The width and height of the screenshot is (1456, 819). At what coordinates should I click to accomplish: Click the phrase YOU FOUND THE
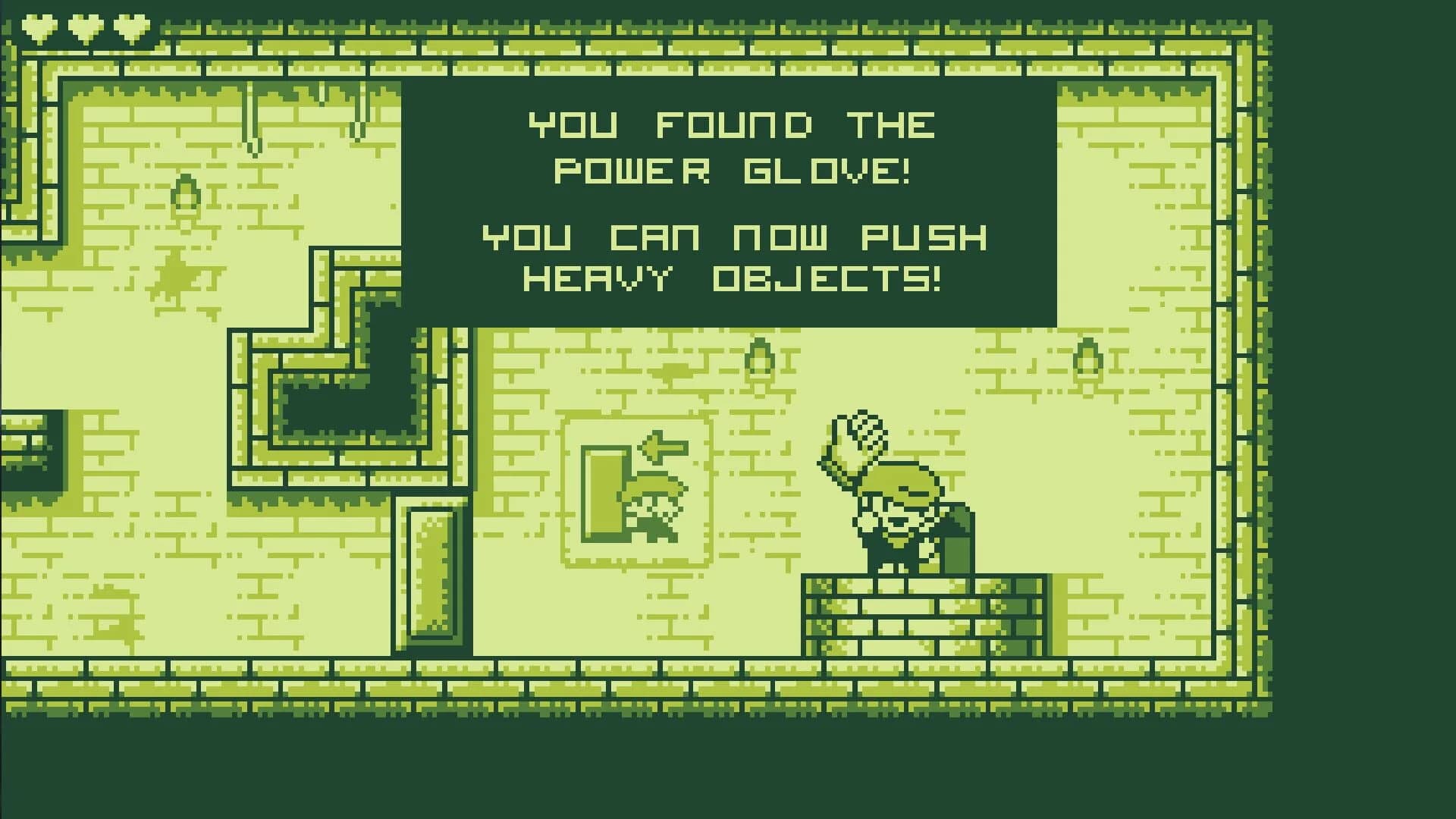(x=732, y=124)
